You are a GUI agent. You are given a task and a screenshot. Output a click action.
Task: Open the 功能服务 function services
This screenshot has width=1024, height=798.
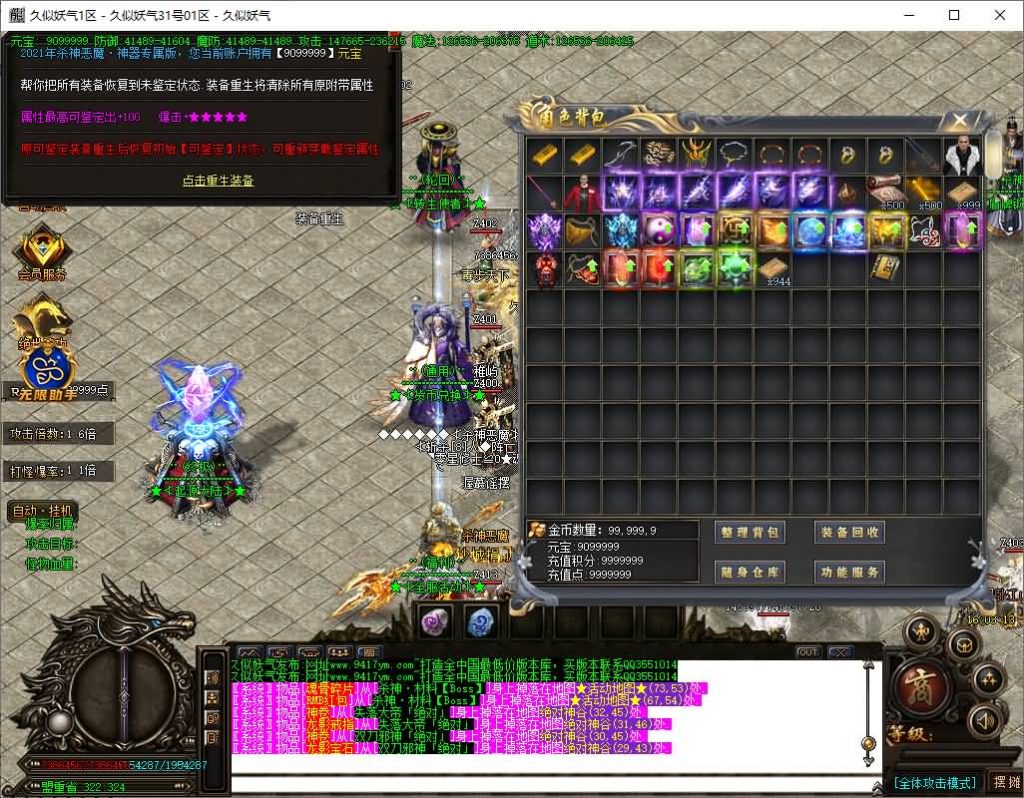pos(850,572)
